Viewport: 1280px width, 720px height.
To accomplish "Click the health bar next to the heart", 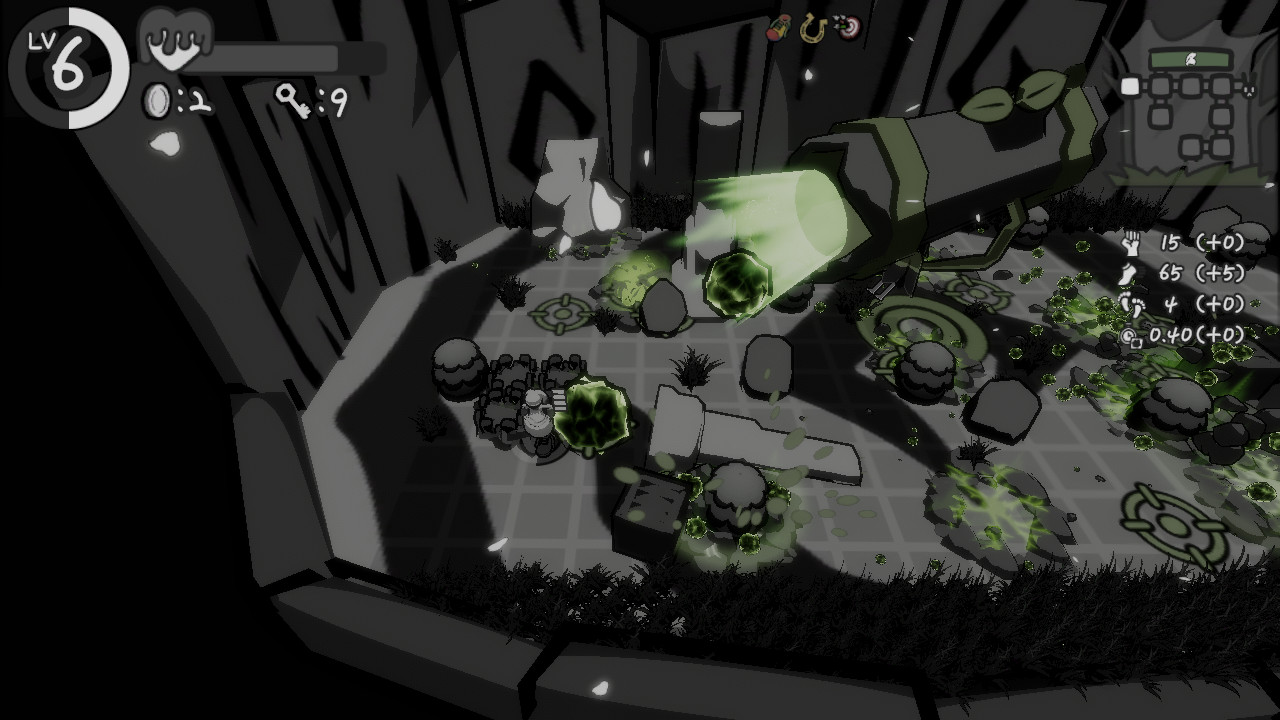I will (285, 55).
